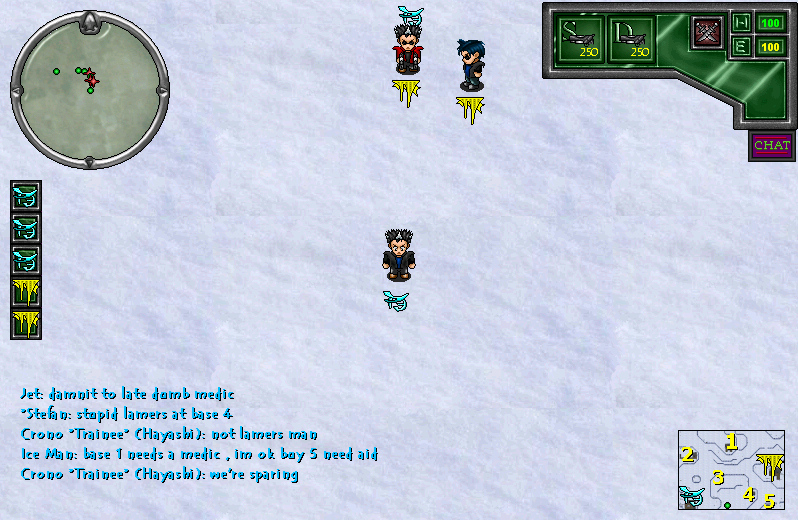Select the D weapon slot
This screenshot has height=520, width=798.
click(x=632, y=40)
